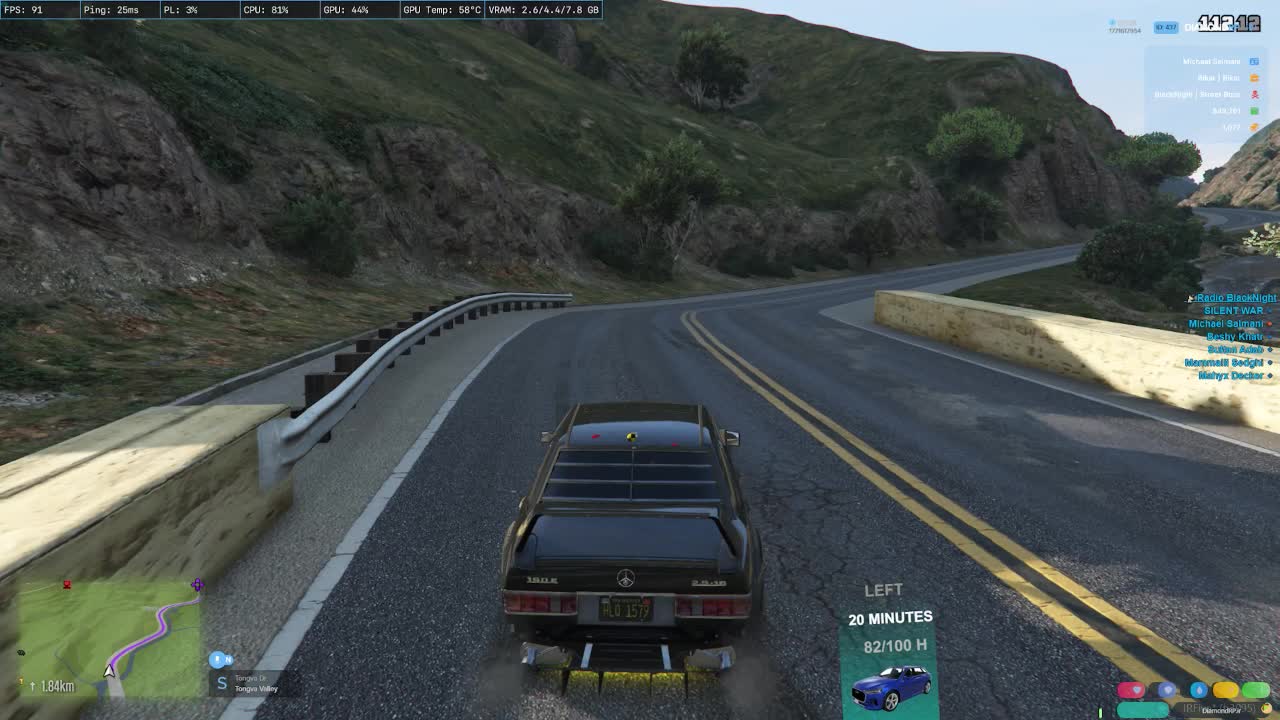The height and width of the screenshot is (720, 1280).
Task: Select Beshy Khatr in the radio list
Action: (x=1234, y=337)
